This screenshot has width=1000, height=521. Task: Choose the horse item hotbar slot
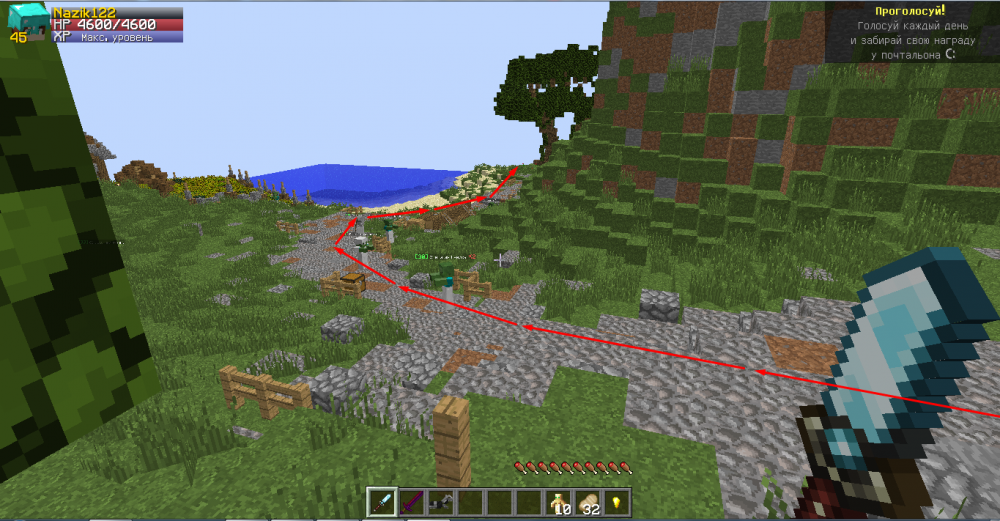tap(438, 501)
